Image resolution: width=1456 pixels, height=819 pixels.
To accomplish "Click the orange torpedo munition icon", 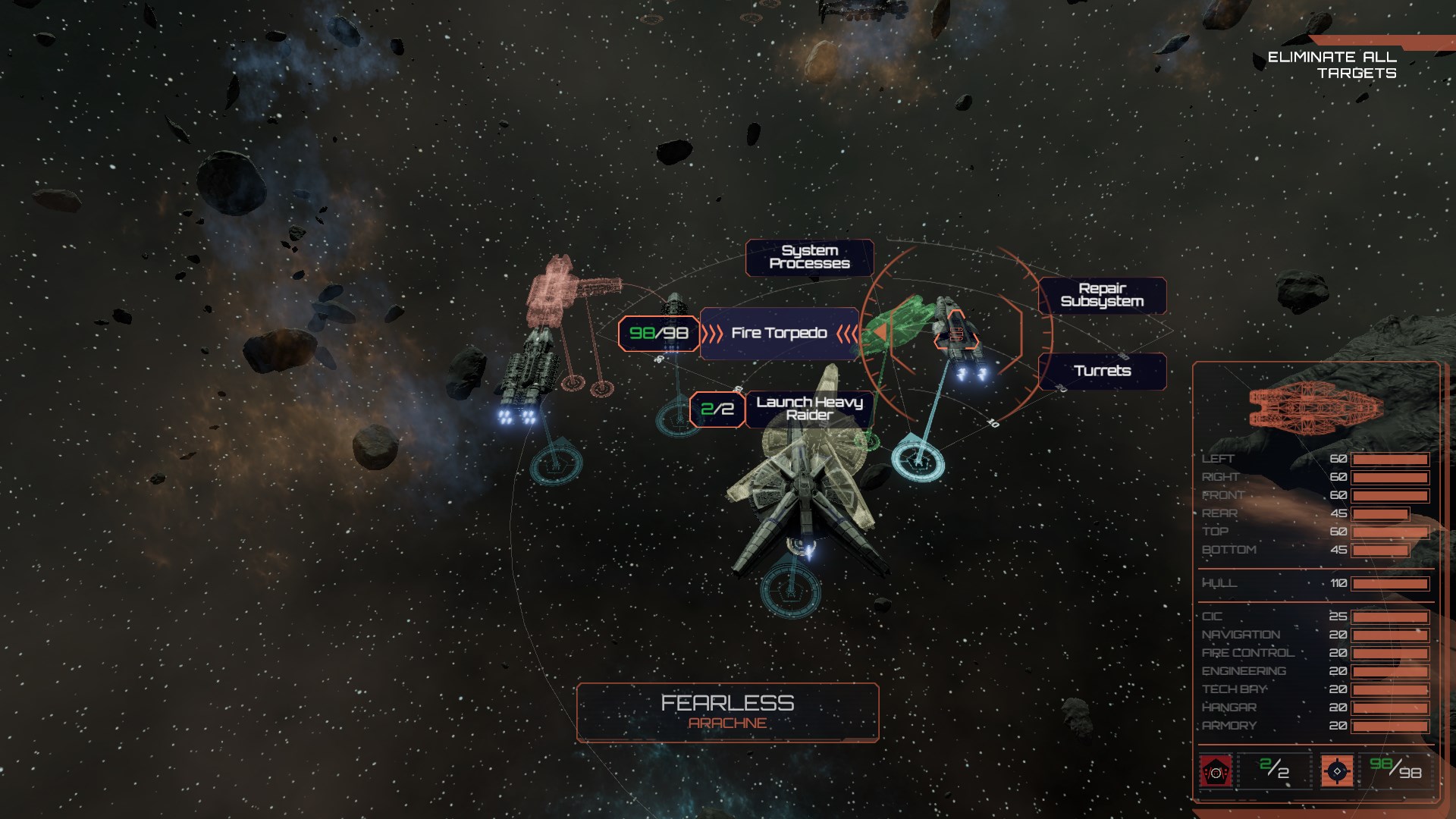I will click(x=1337, y=771).
